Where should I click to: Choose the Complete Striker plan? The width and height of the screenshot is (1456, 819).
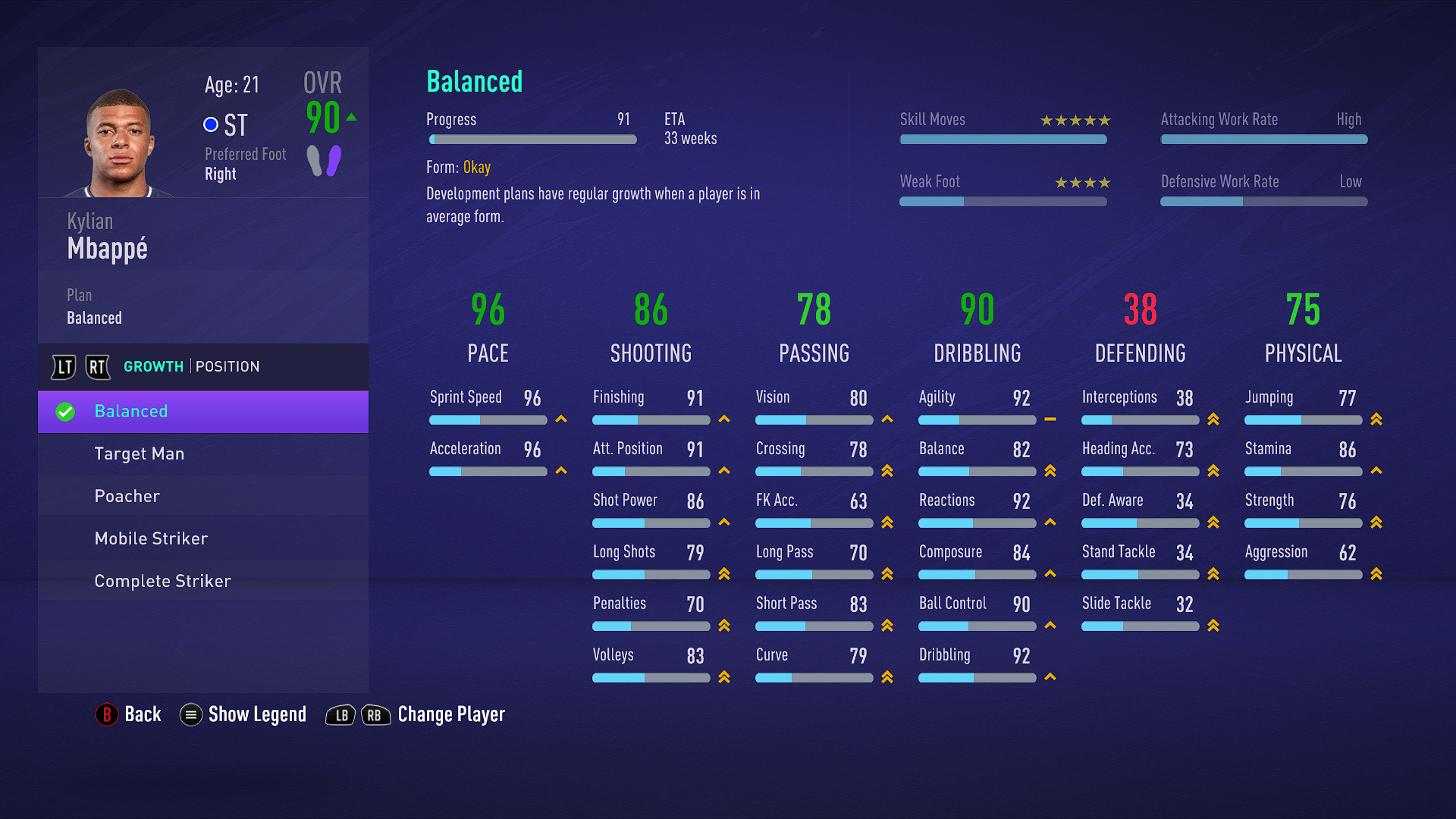click(x=203, y=582)
